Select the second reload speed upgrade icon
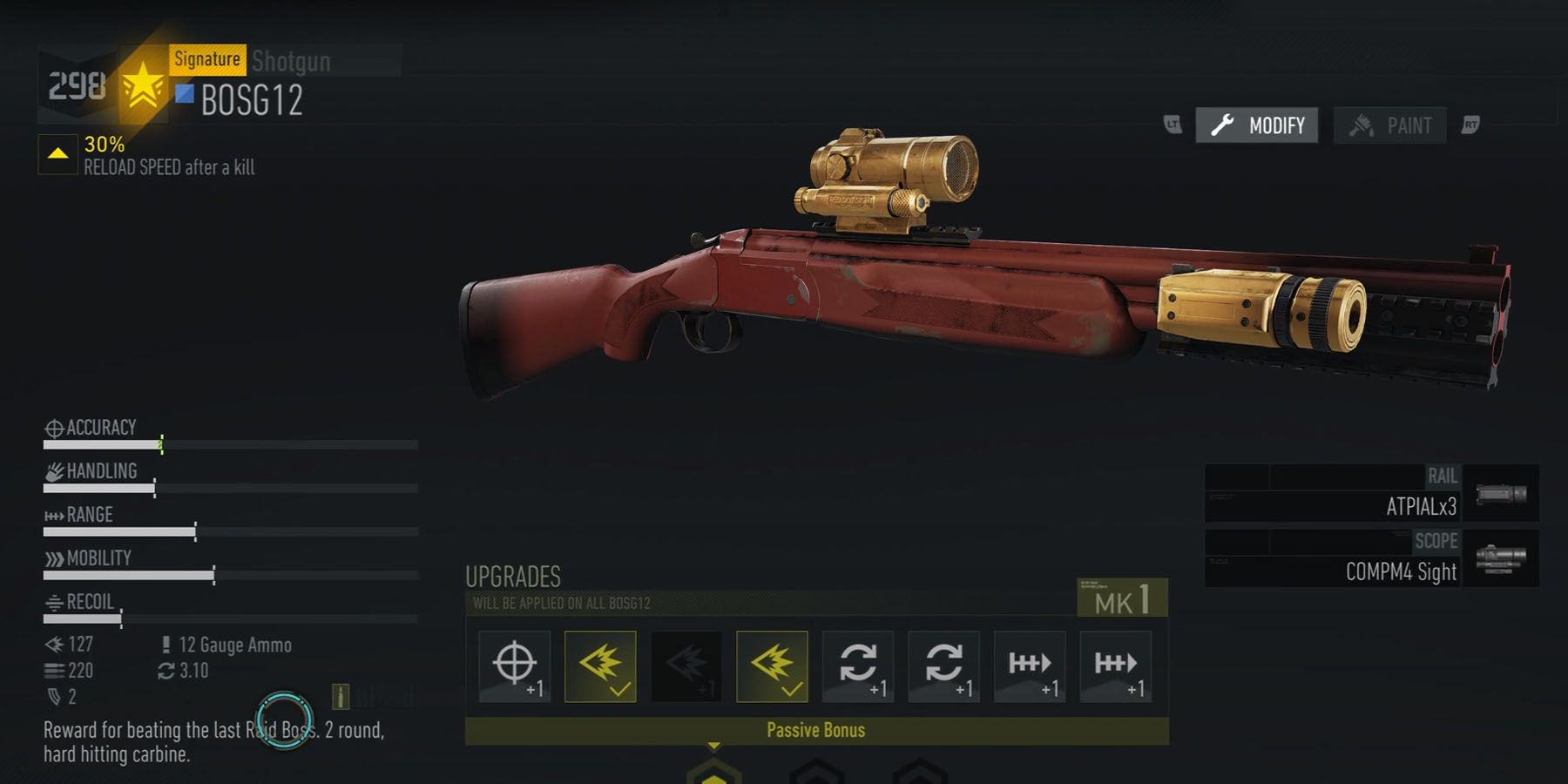Screen dimensions: 1568x784 coord(943,666)
